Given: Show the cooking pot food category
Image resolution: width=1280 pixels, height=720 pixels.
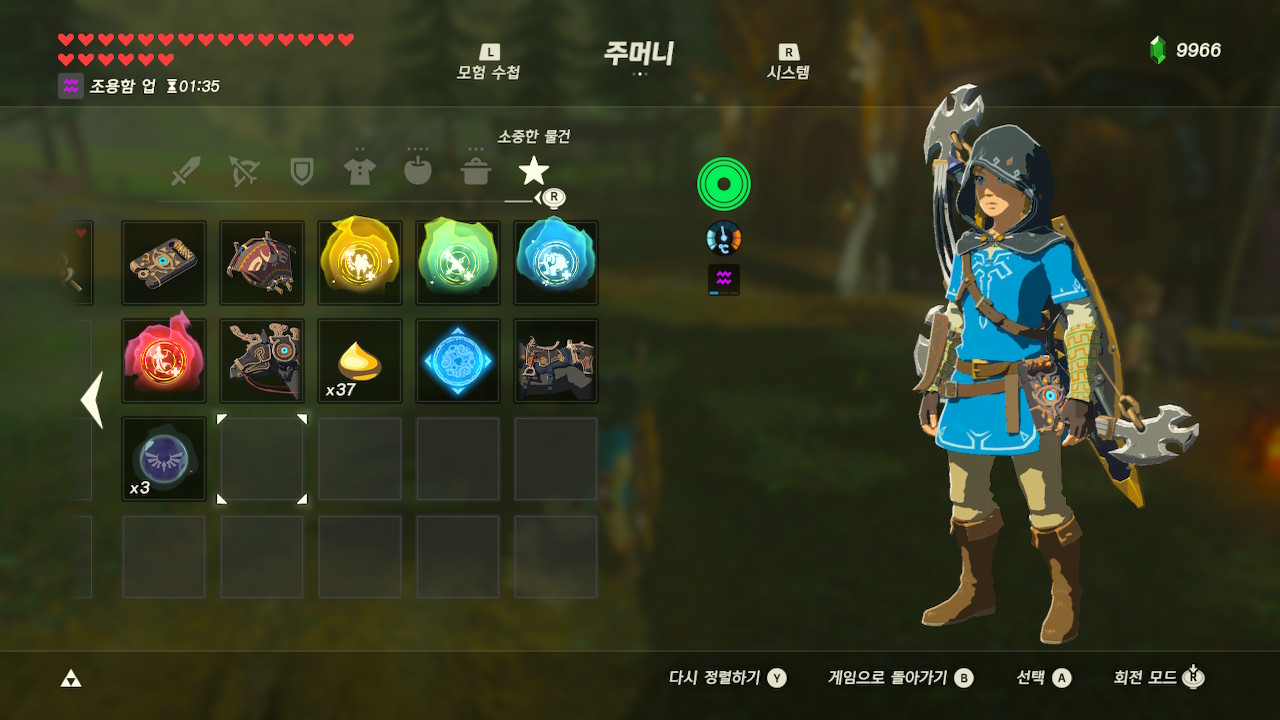Looking at the screenshot, I should click(x=475, y=171).
